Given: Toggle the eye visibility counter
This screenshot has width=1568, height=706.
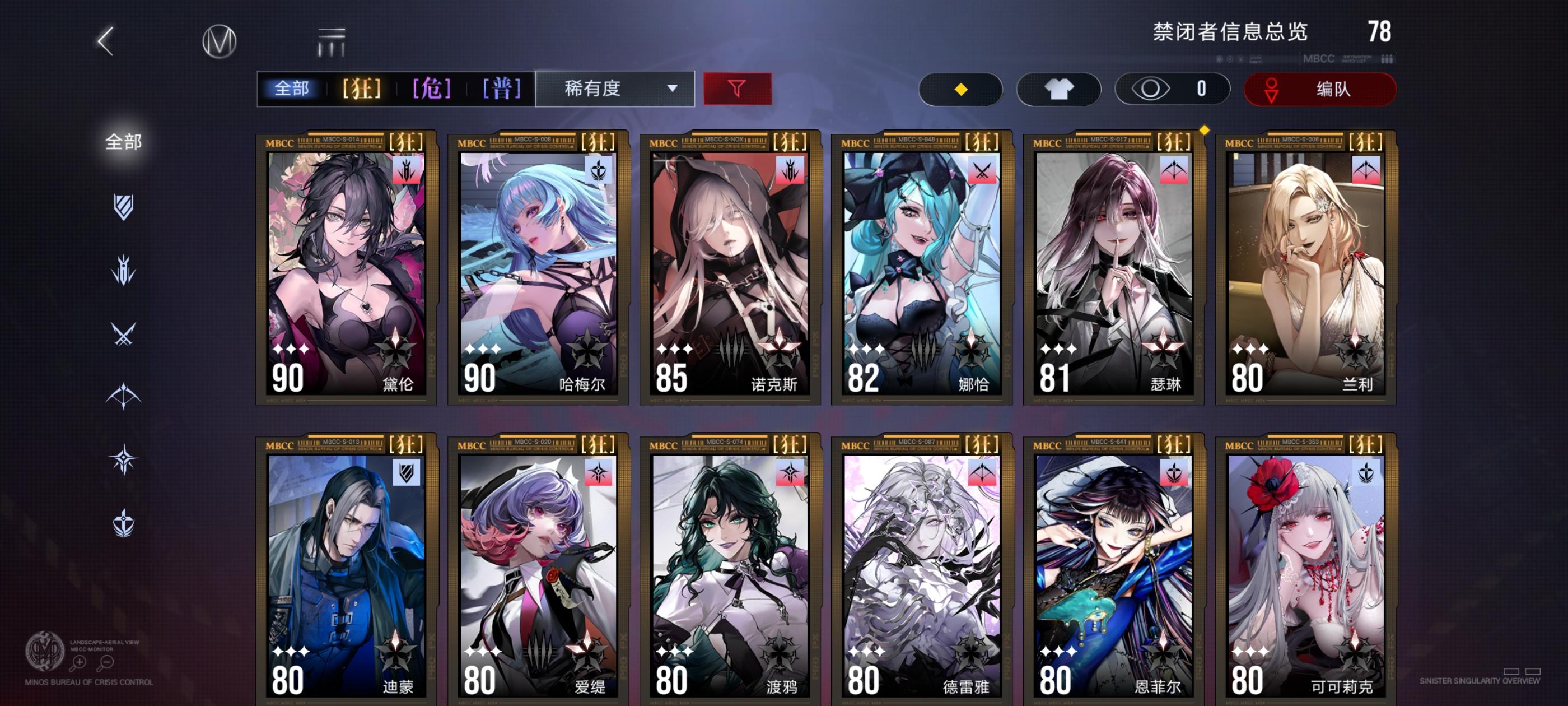Looking at the screenshot, I should pyautogui.click(x=1172, y=89).
